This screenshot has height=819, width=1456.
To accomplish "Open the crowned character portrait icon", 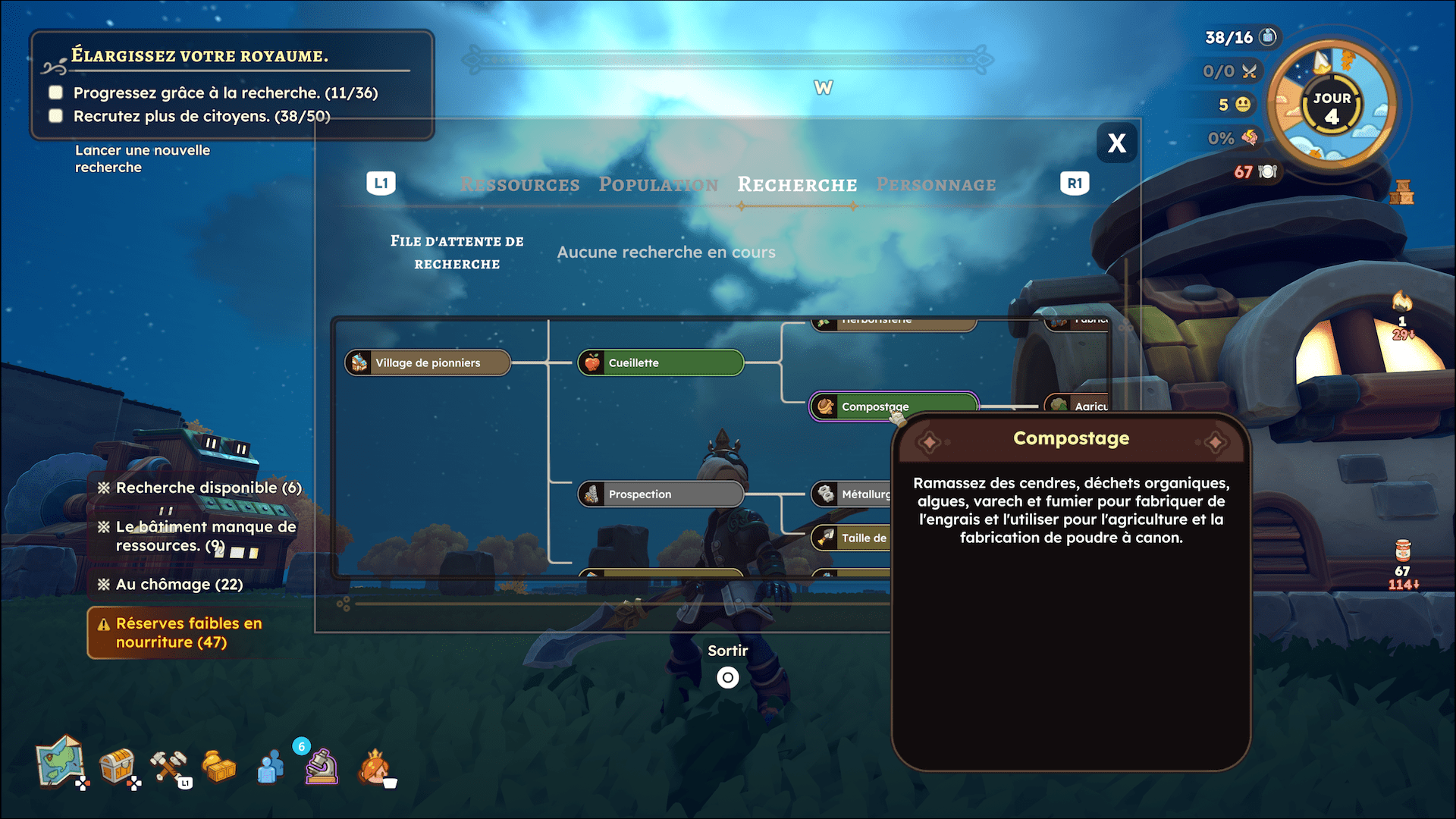I will [374, 766].
